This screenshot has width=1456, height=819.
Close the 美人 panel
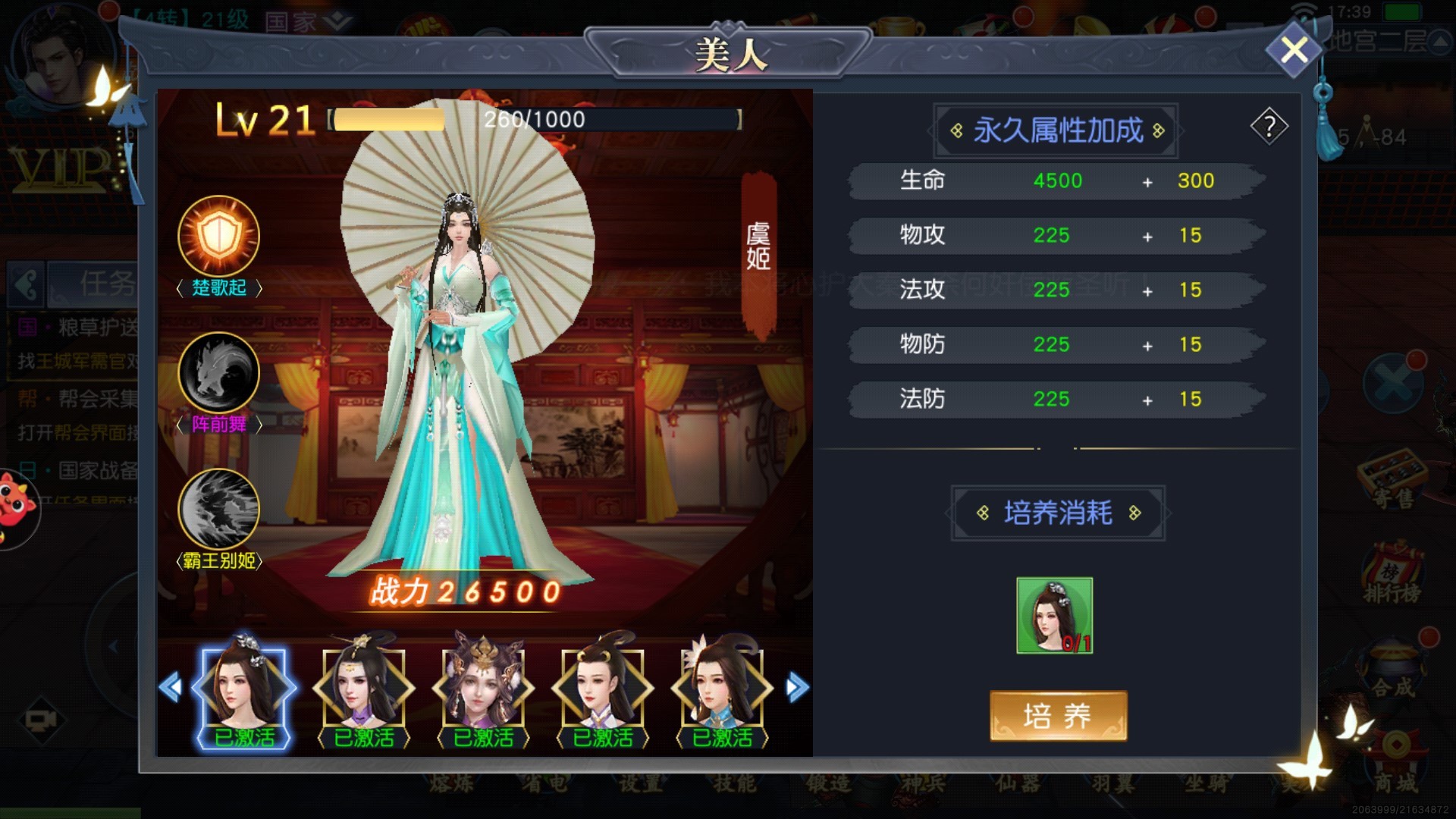click(x=1294, y=51)
